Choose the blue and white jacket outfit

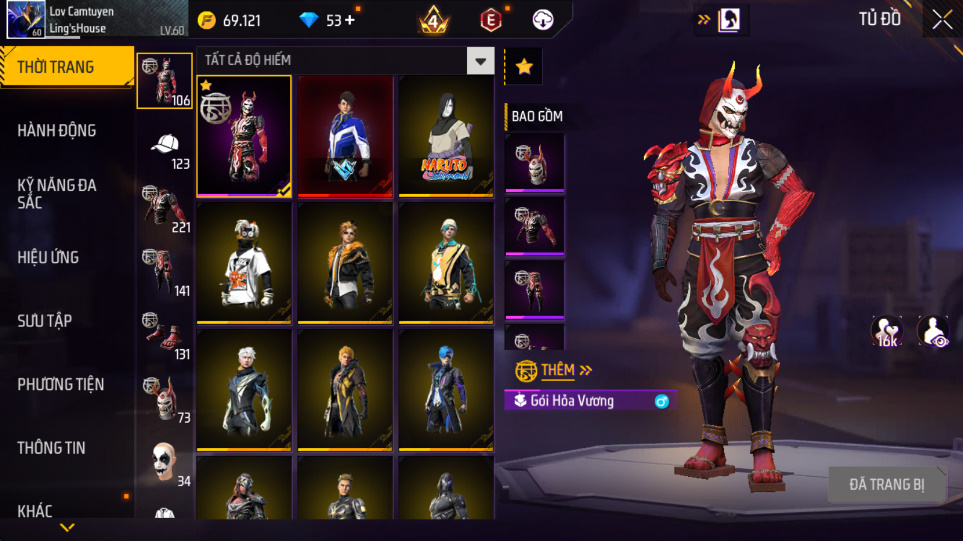point(345,136)
